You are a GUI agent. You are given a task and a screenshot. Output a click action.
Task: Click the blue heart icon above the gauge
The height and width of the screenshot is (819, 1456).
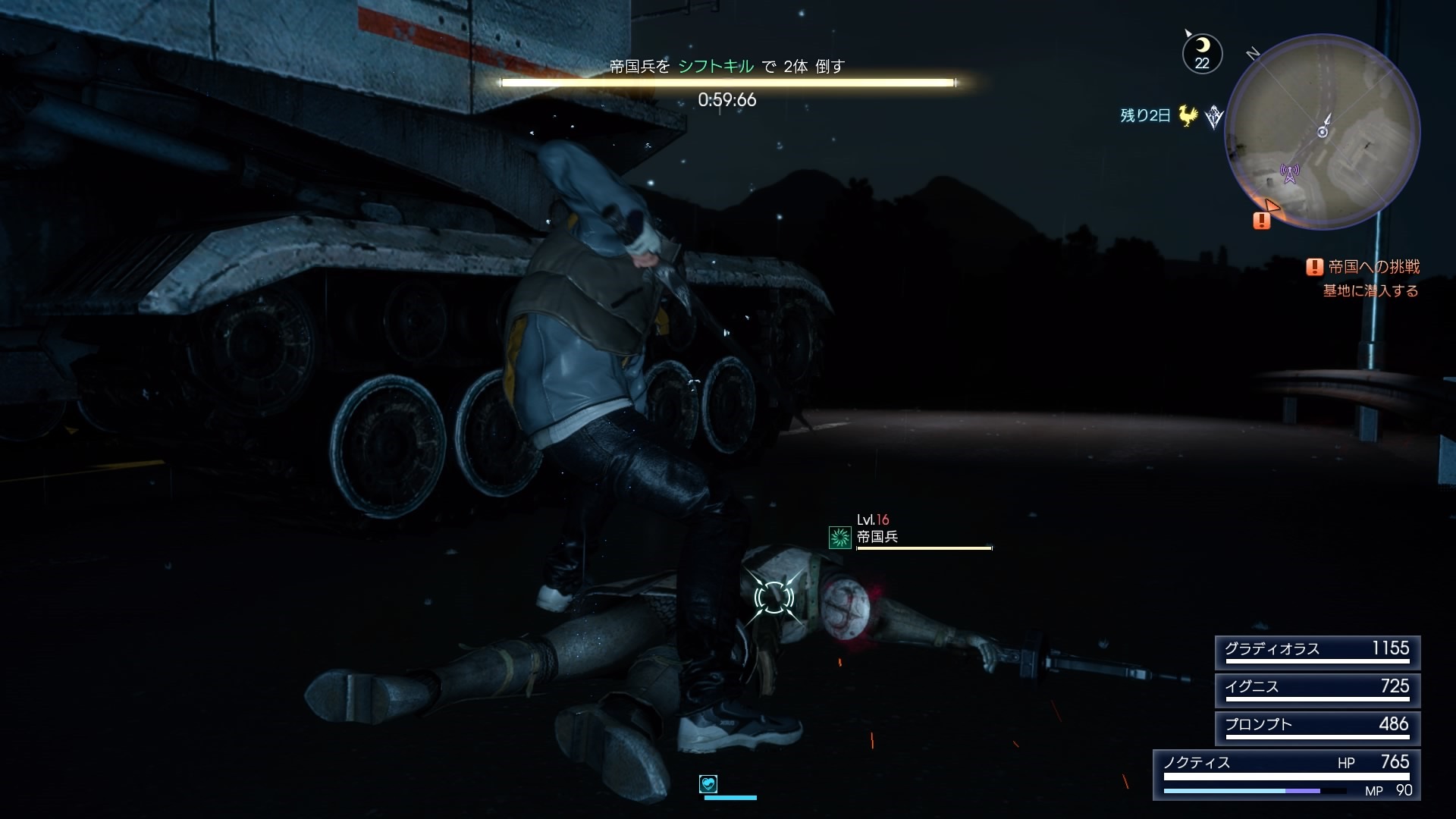[708, 783]
